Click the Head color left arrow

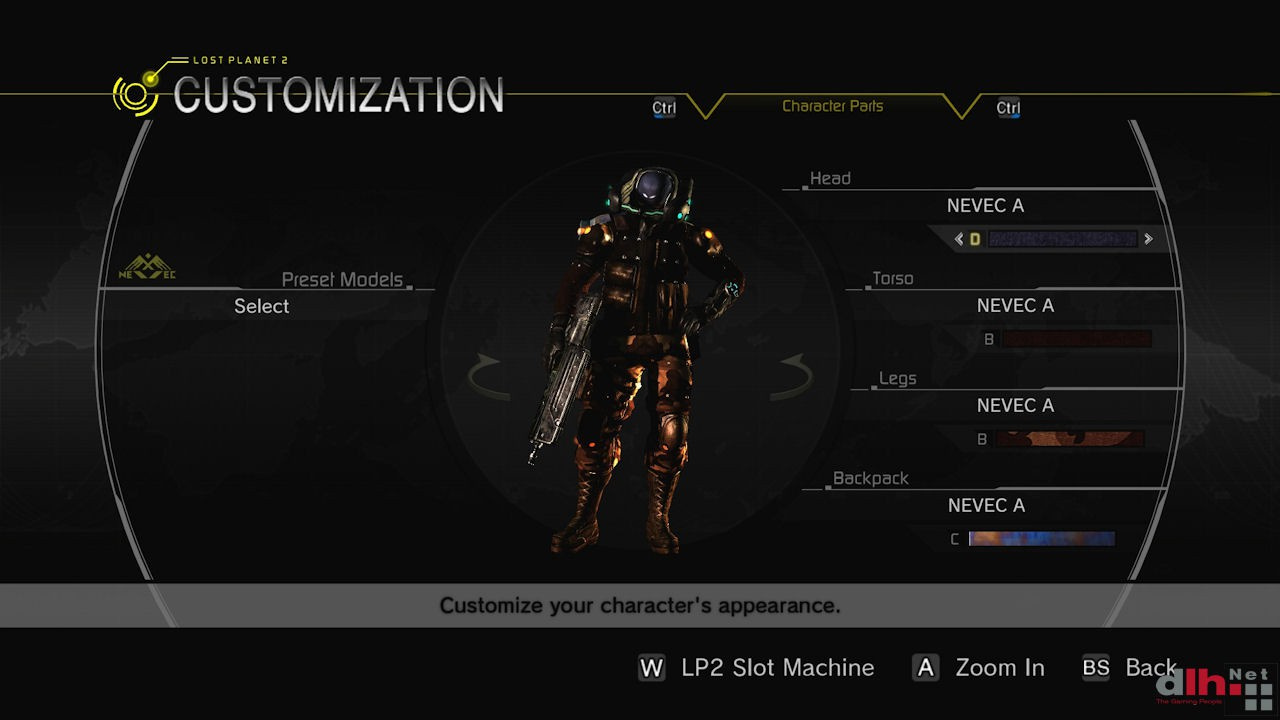tap(959, 239)
